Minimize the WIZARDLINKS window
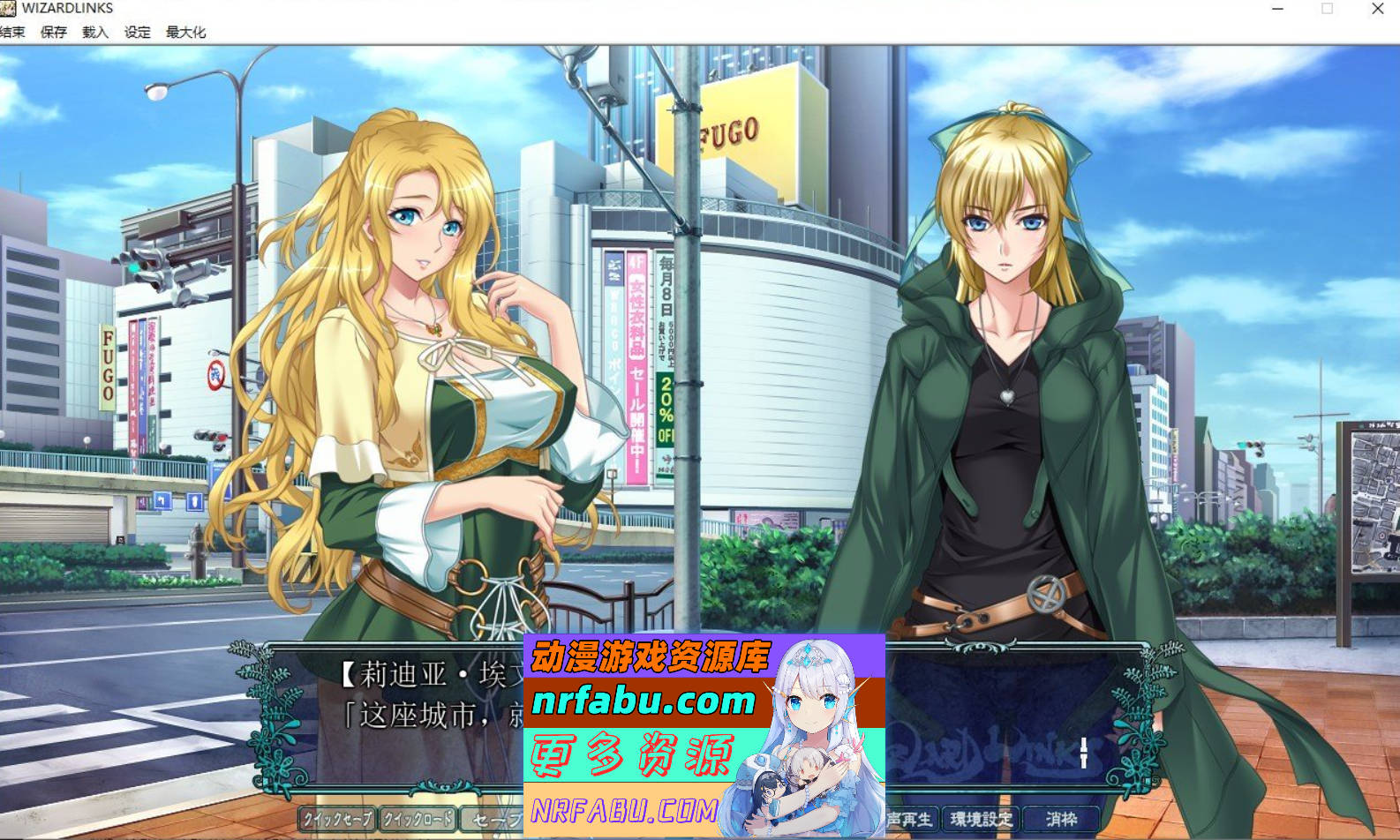The image size is (1400, 840). tap(1276, 9)
